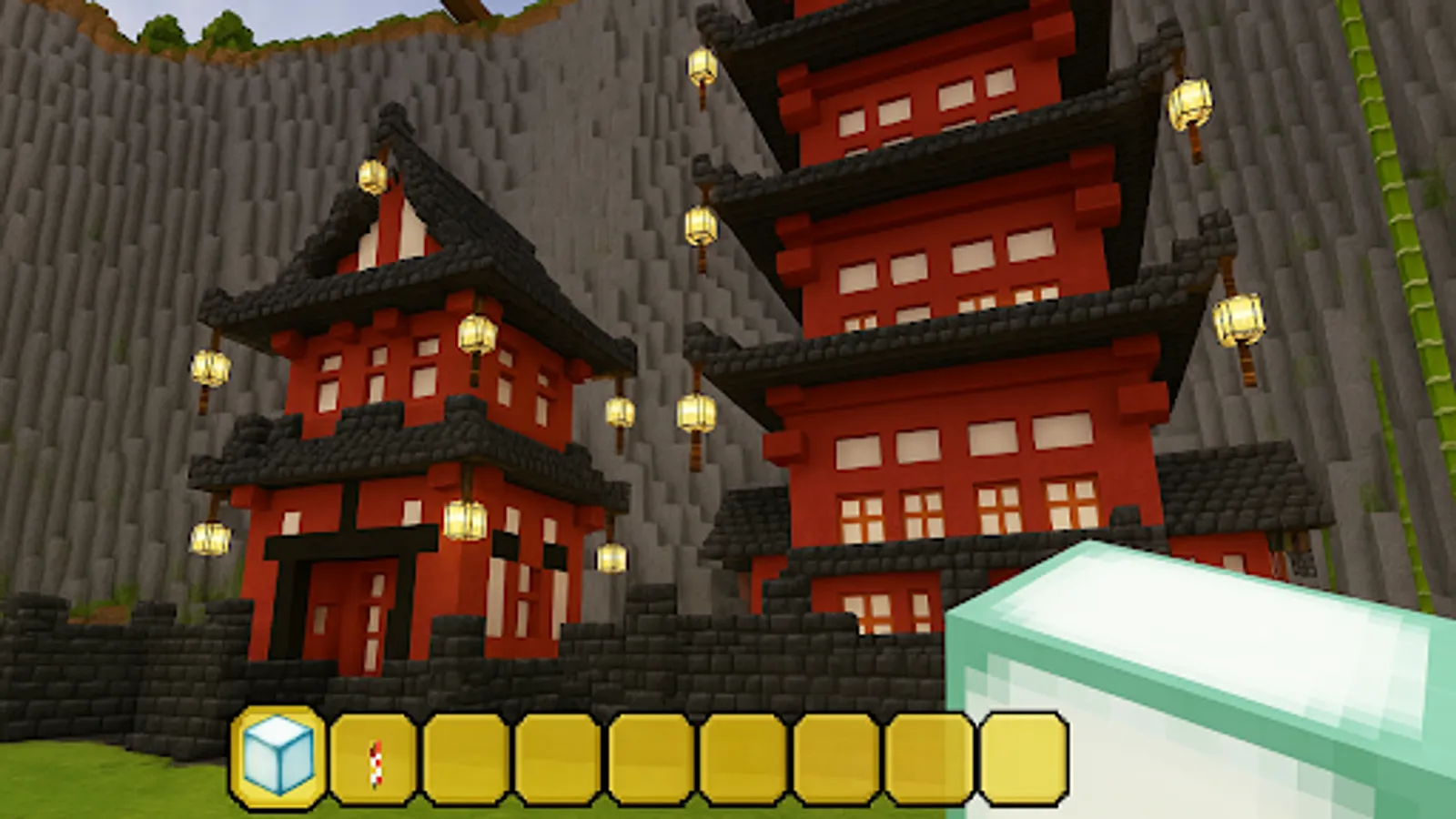Click the lantern hanging left of the small pagoda
Image resolution: width=1456 pixels, height=819 pixels.
click(211, 368)
